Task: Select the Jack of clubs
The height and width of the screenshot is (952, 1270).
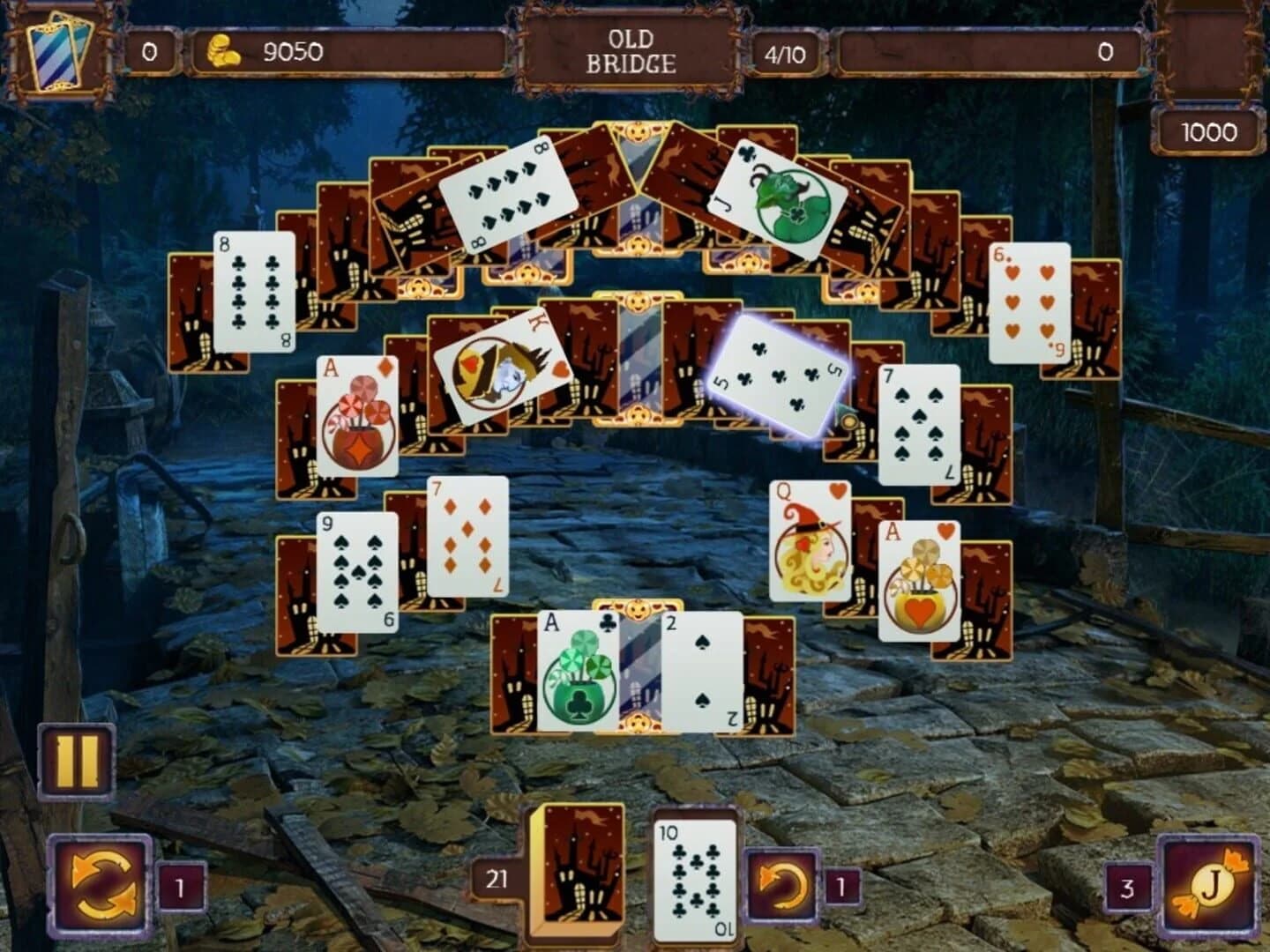Action: (x=774, y=194)
